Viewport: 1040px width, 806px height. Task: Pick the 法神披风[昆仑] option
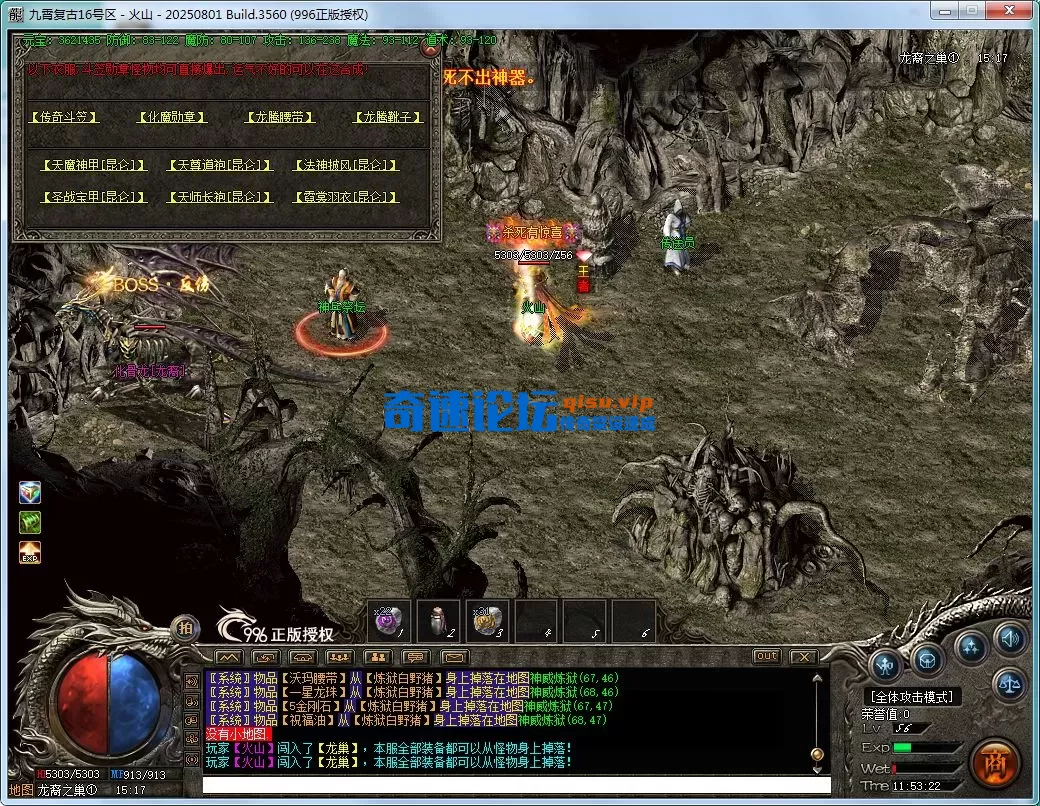[345, 165]
